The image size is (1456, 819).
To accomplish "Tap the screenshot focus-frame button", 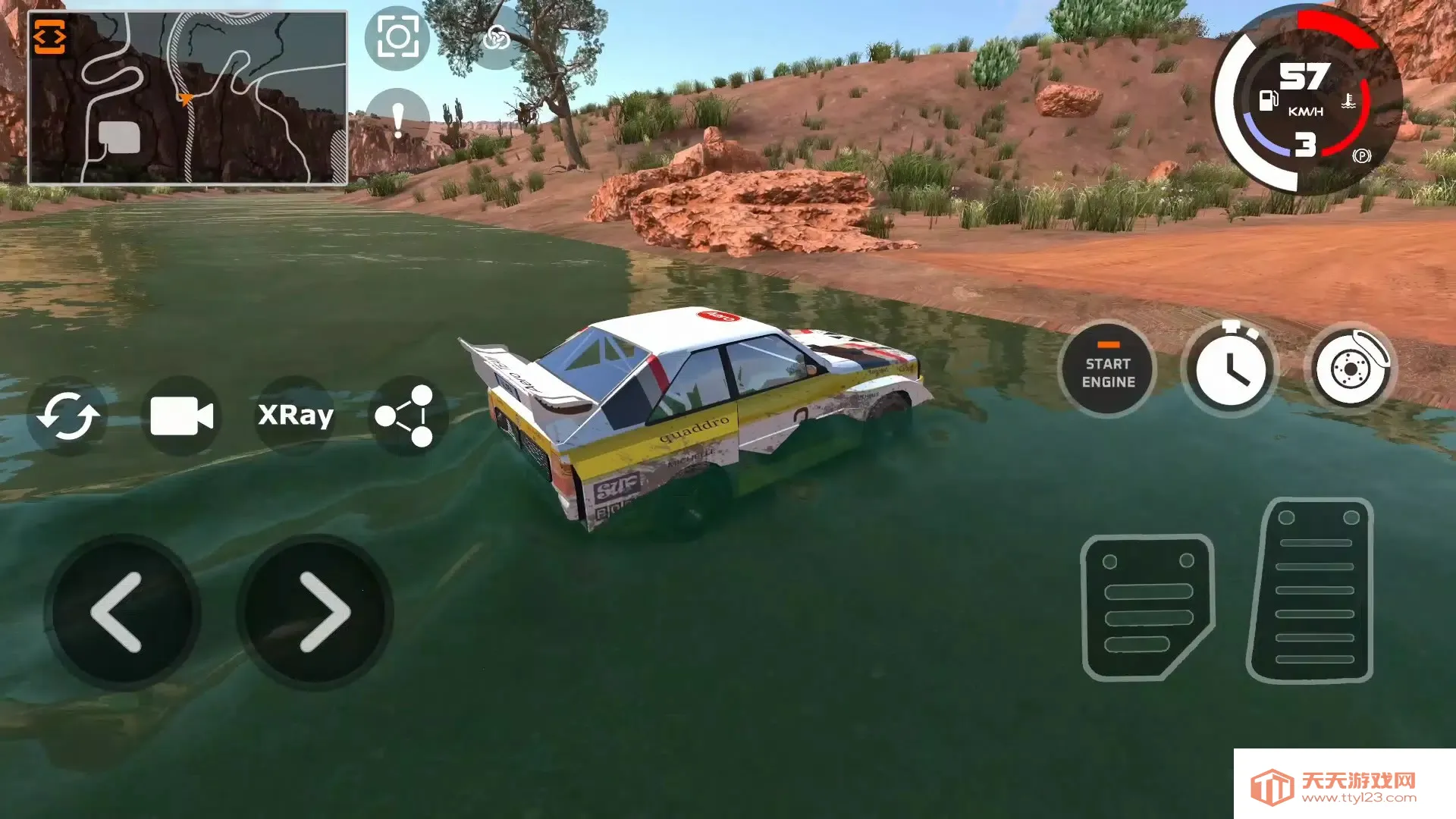I will (397, 37).
